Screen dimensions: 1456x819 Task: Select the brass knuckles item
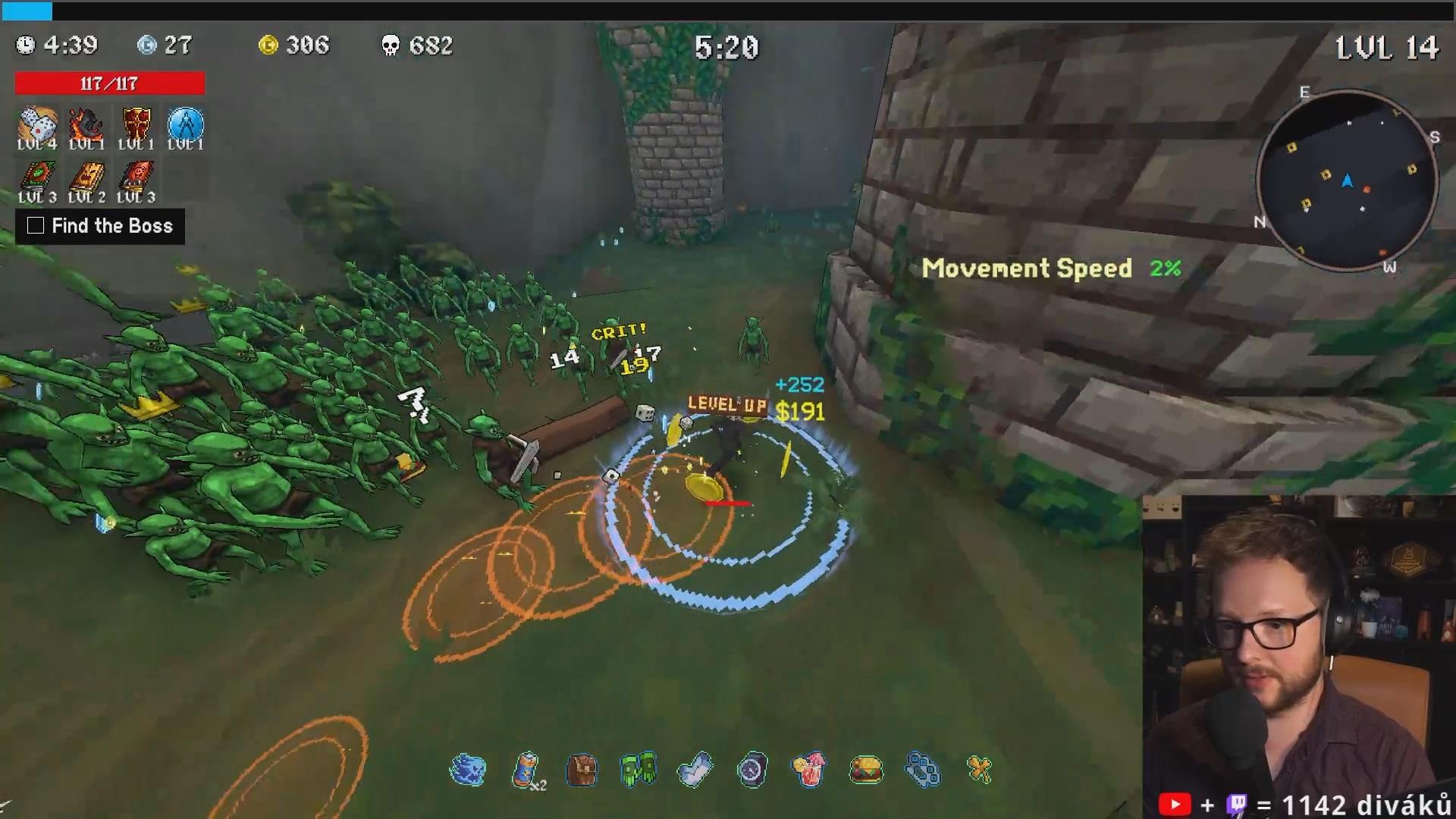(x=923, y=770)
